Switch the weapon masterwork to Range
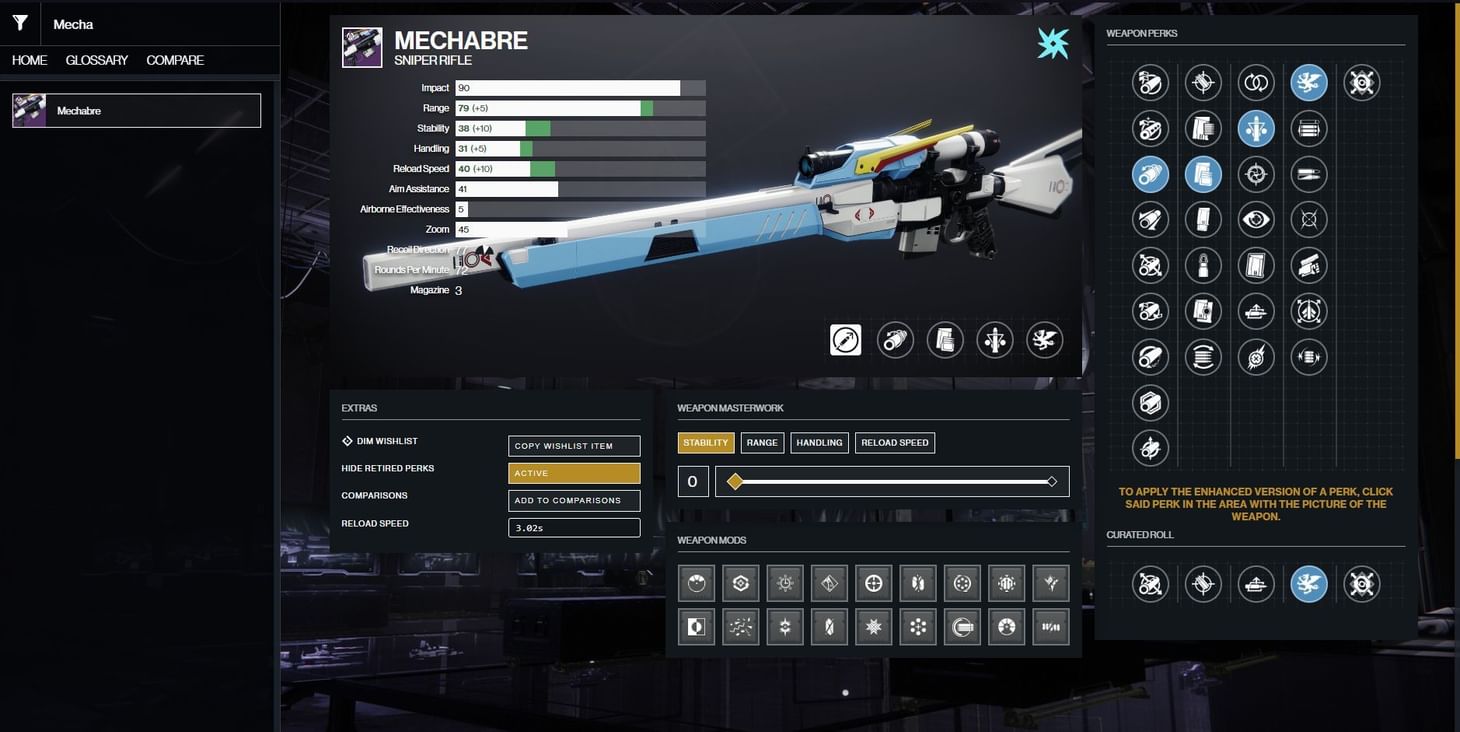The width and height of the screenshot is (1460, 732). [x=761, y=441]
